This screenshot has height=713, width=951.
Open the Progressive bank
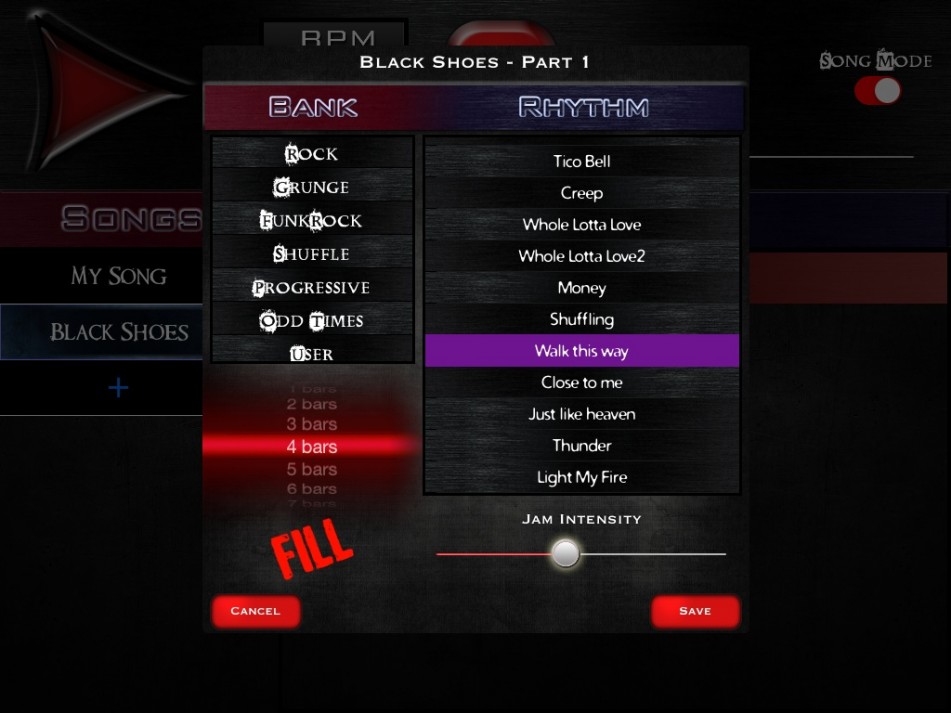pyautogui.click(x=312, y=287)
